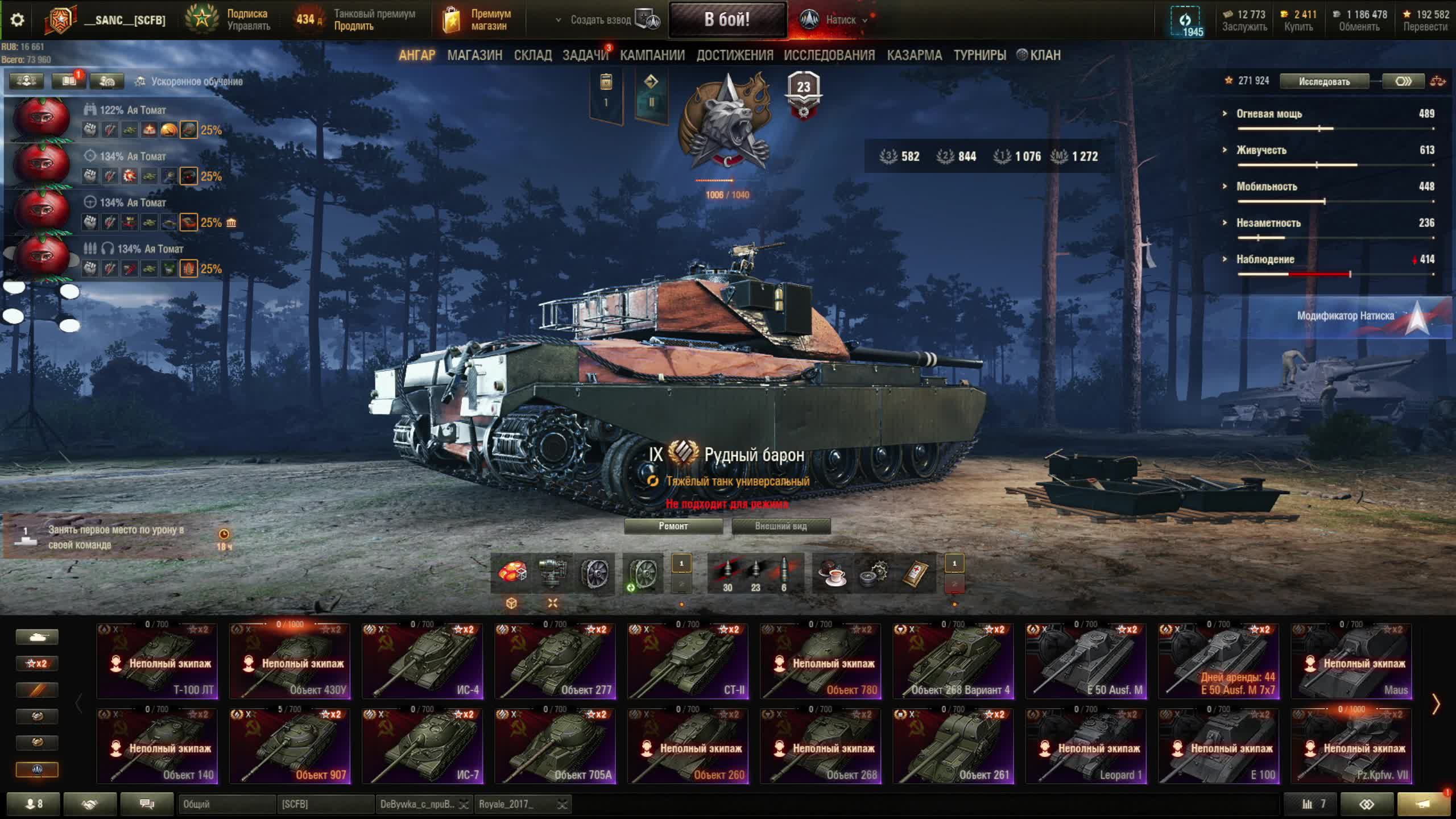
Task: Switch to the МАГАЗИН tab
Action: (474, 55)
